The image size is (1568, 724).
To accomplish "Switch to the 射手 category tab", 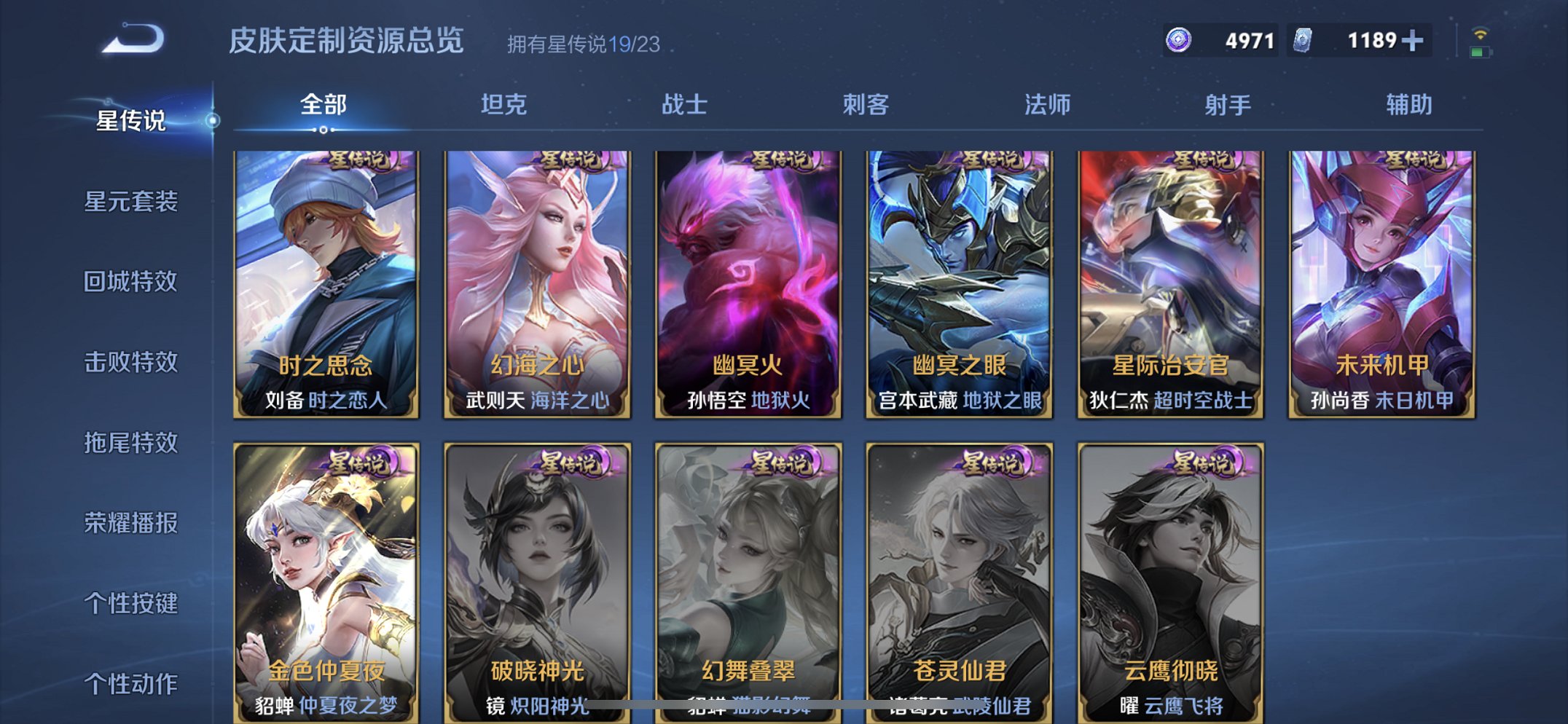I will point(1226,105).
